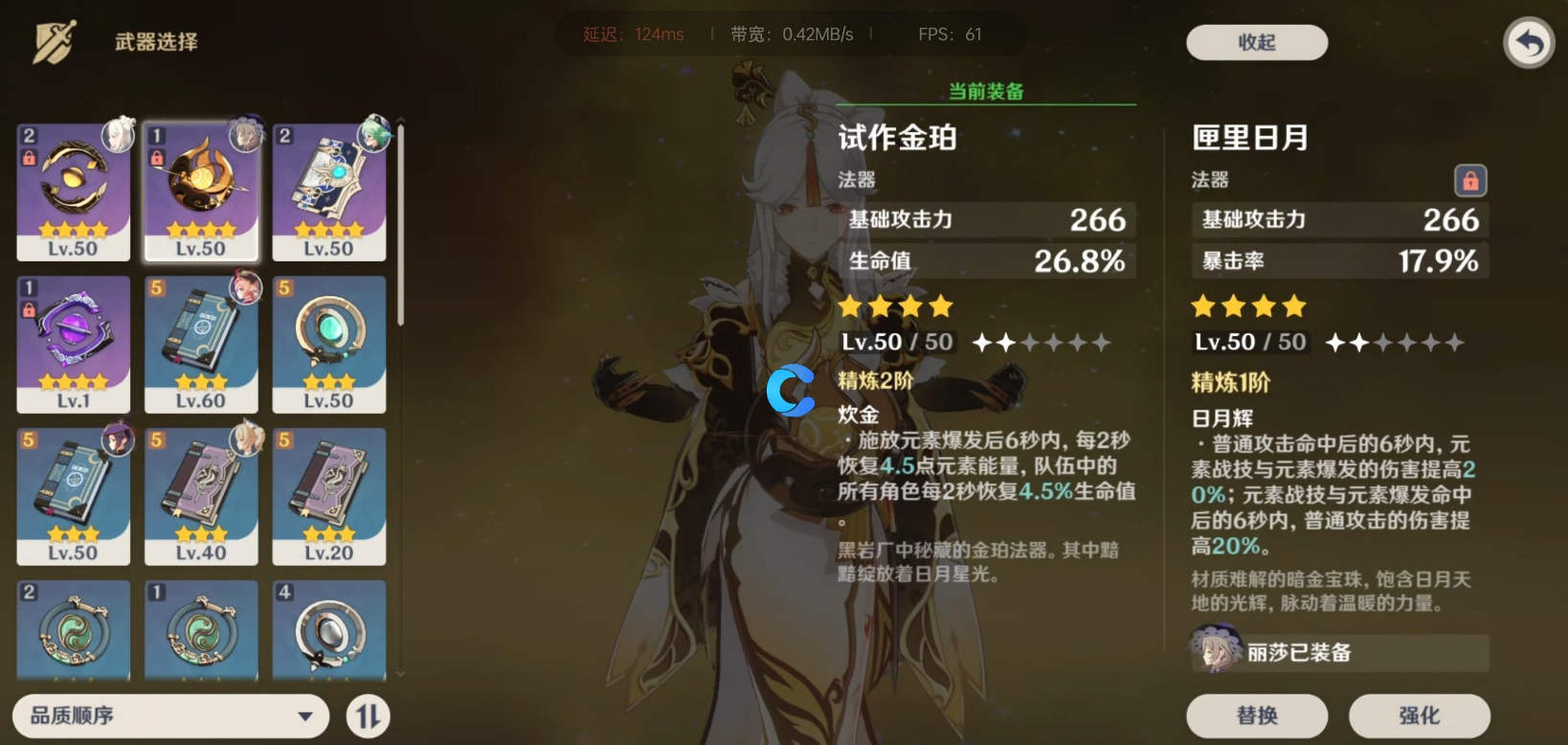1568x745 pixels.
Task: Select the gold ring catalyst 试作金珀
Action: click(x=74, y=192)
